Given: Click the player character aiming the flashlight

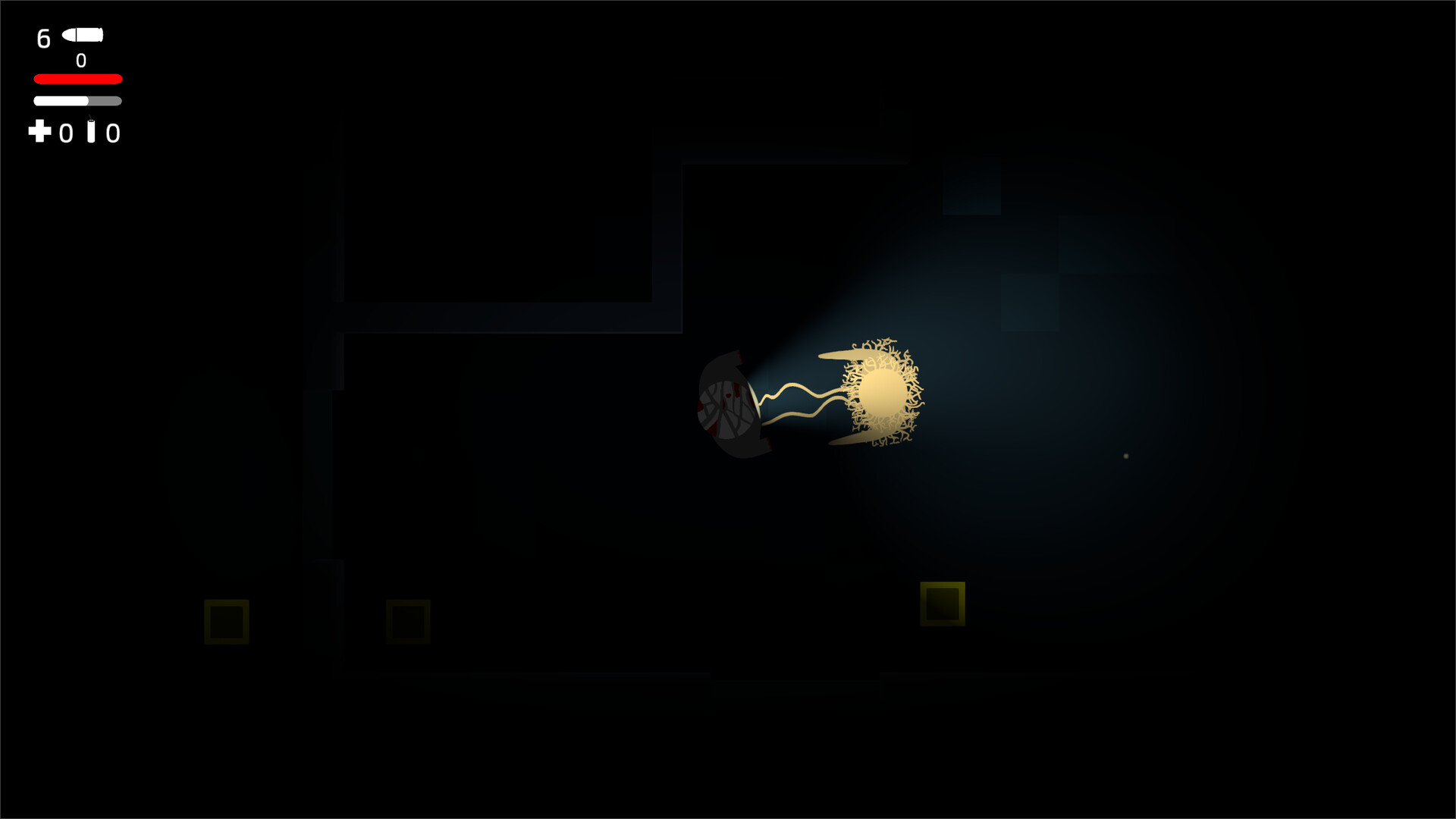Looking at the screenshot, I should (x=732, y=402).
